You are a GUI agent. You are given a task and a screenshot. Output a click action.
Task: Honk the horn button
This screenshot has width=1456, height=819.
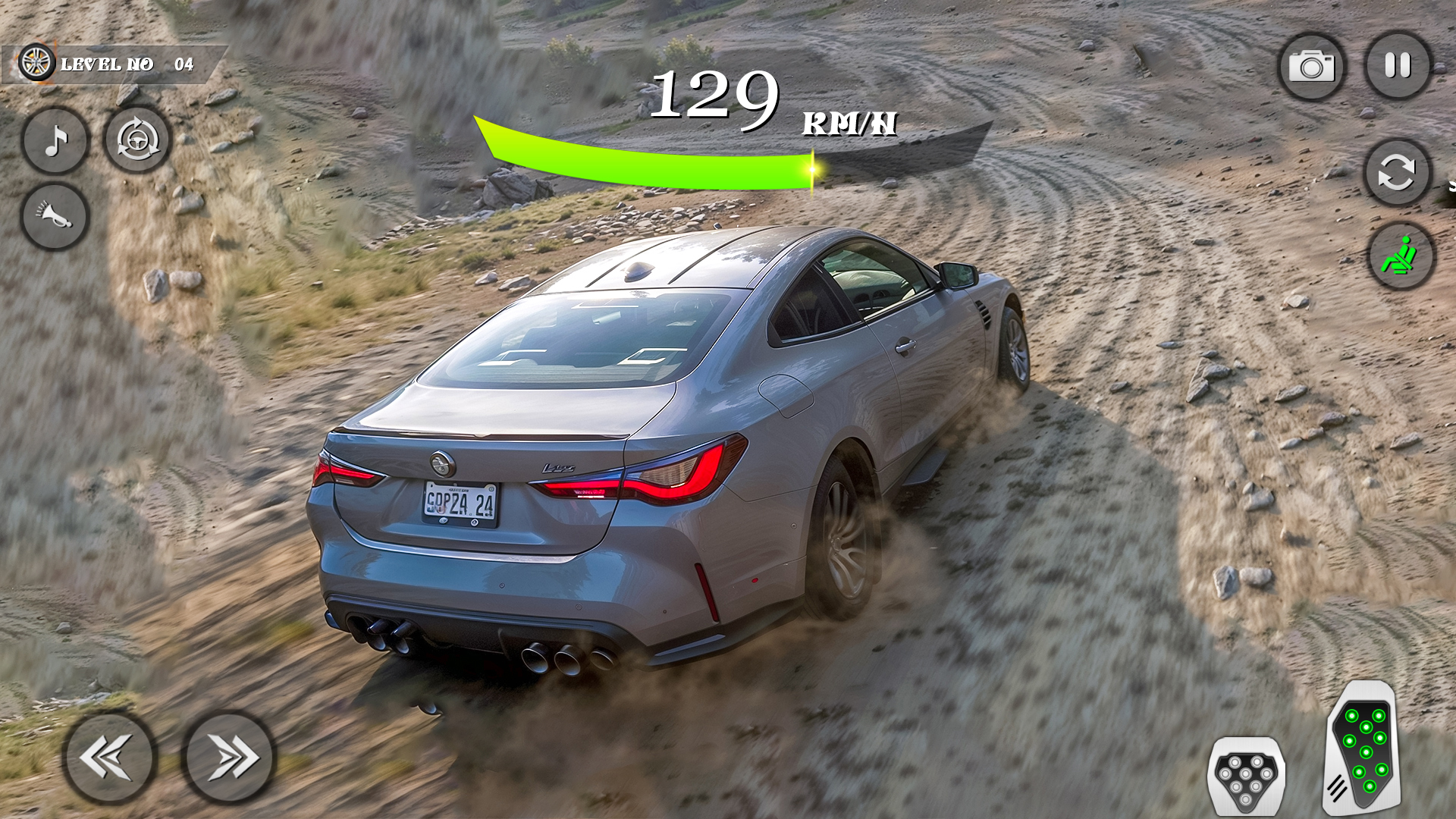tap(55, 216)
